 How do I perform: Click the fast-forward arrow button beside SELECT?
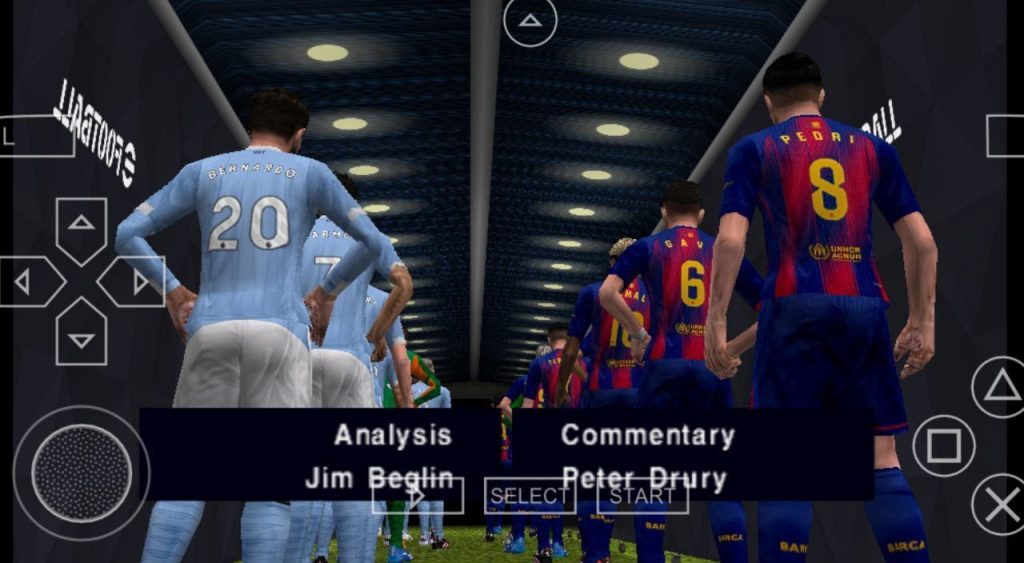pos(418,496)
